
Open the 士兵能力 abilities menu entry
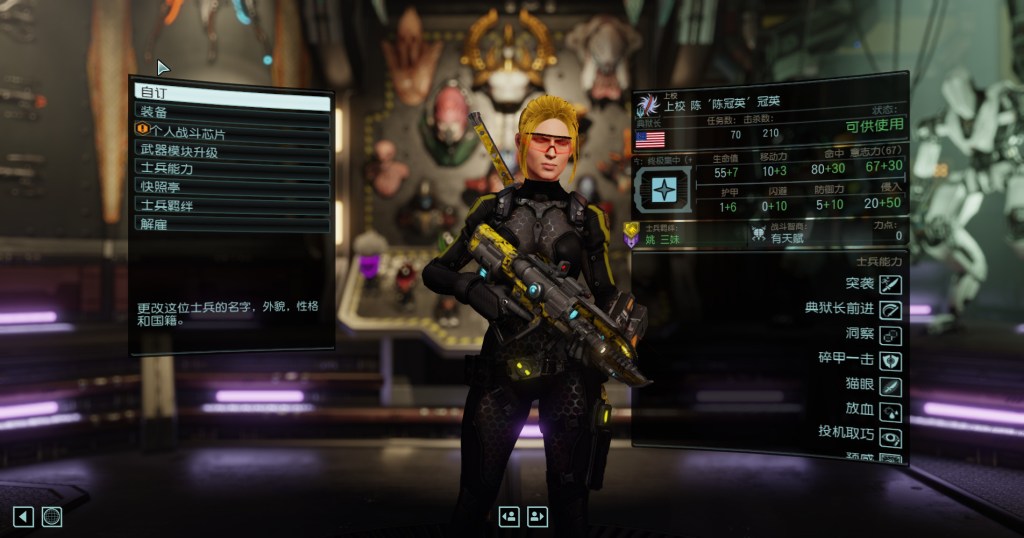tap(232, 168)
